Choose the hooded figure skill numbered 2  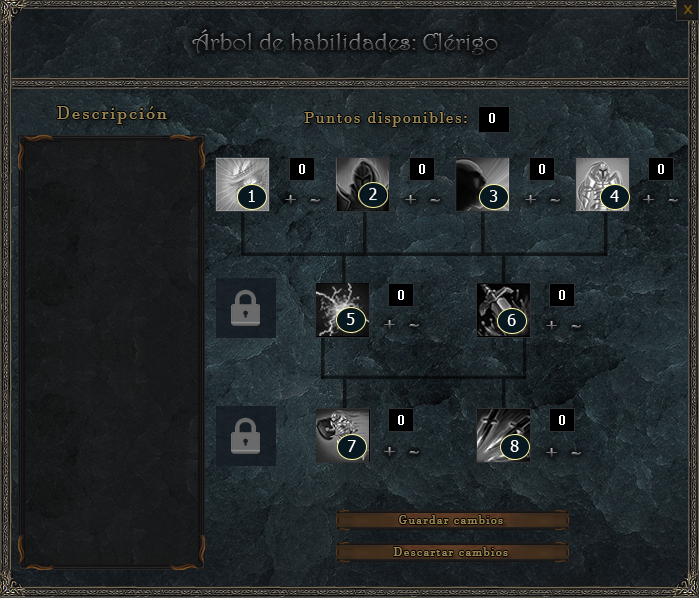point(363,184)
